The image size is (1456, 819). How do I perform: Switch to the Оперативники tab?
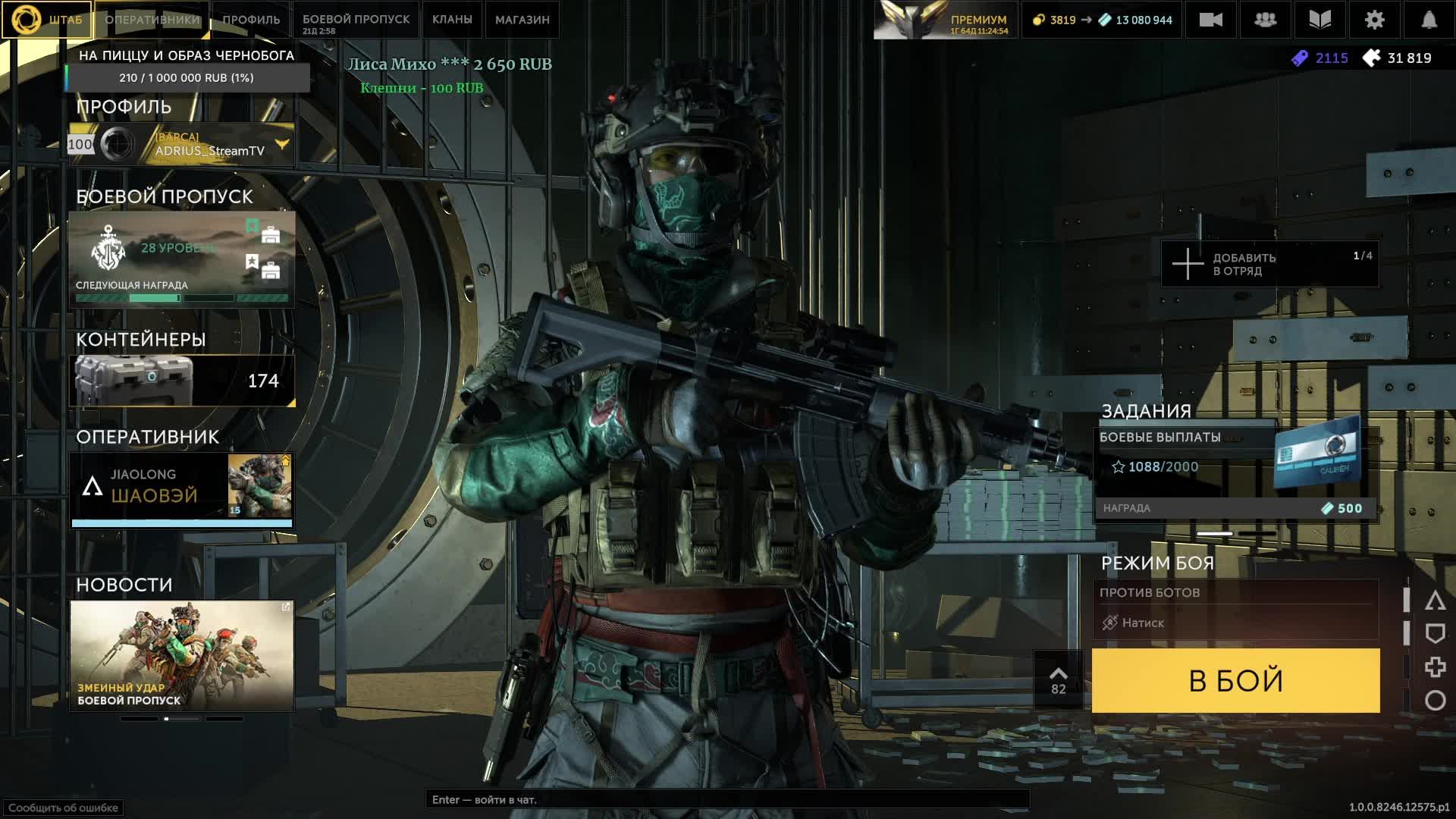pos(152,20)
